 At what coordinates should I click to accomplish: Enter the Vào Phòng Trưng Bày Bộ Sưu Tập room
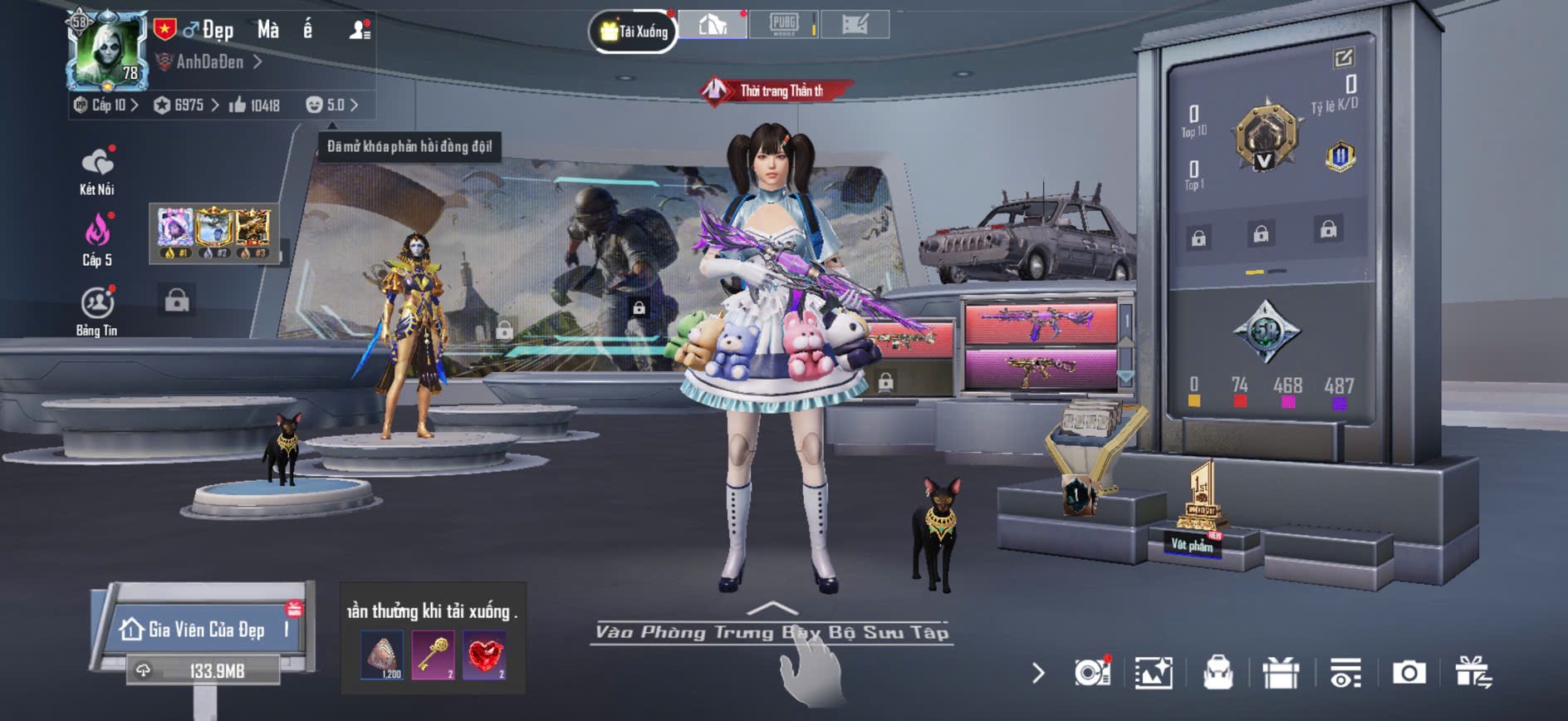772,632
